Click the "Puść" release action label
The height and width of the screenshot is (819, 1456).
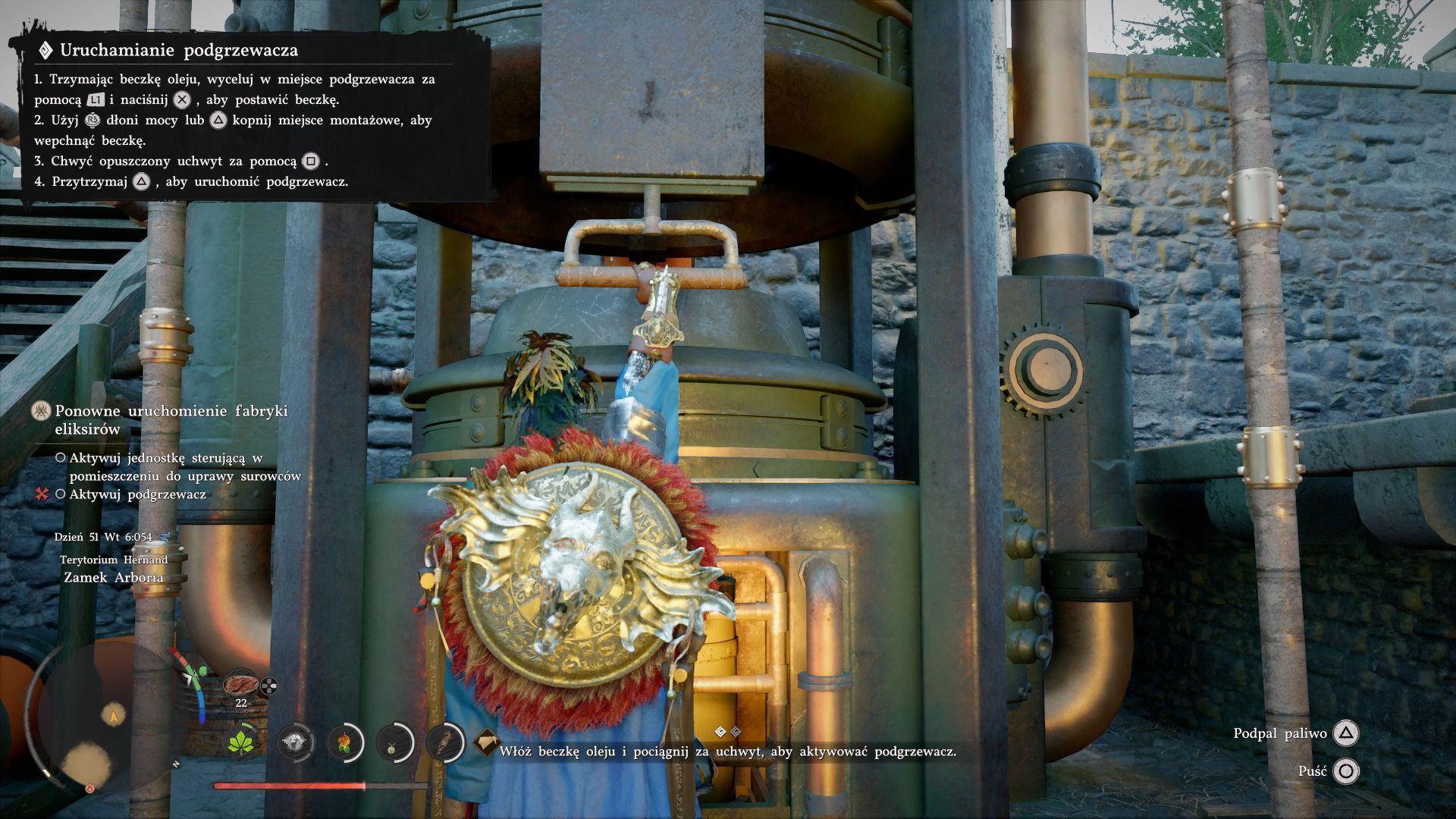(x=1312, y=771)
